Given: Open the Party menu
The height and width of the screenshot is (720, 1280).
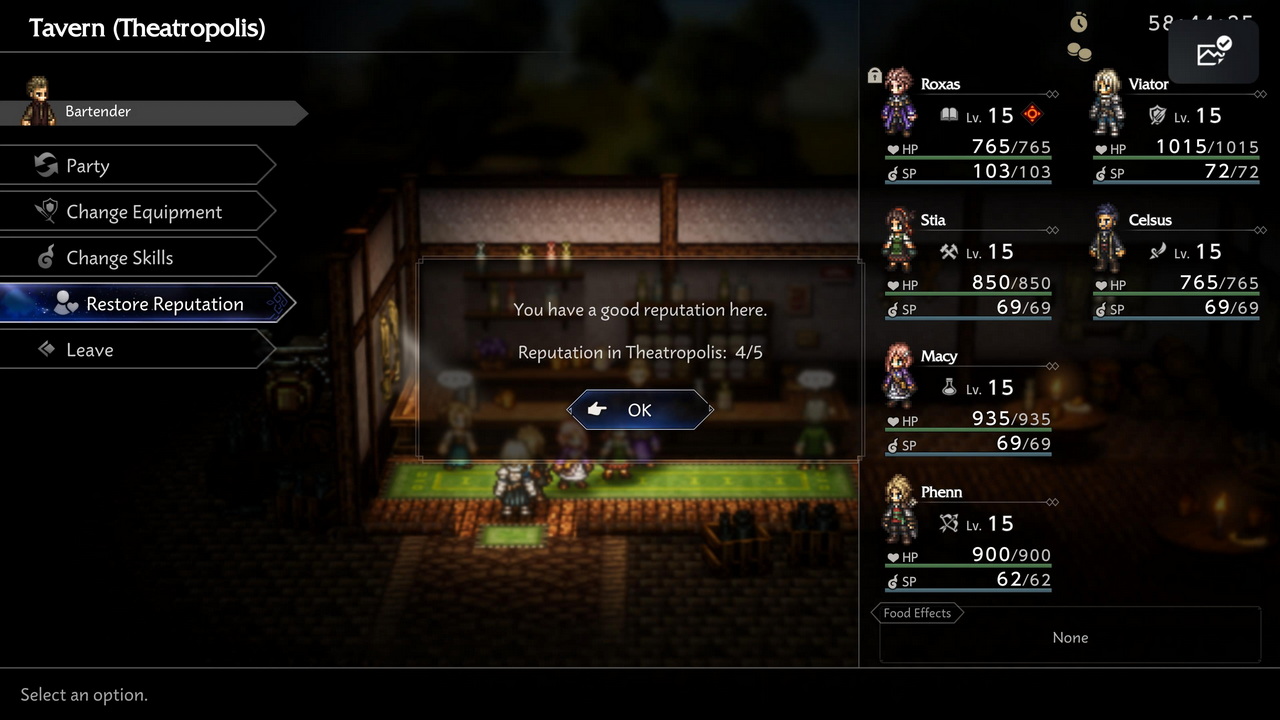Looking at the screenshot, I should (x=135, y=166).
